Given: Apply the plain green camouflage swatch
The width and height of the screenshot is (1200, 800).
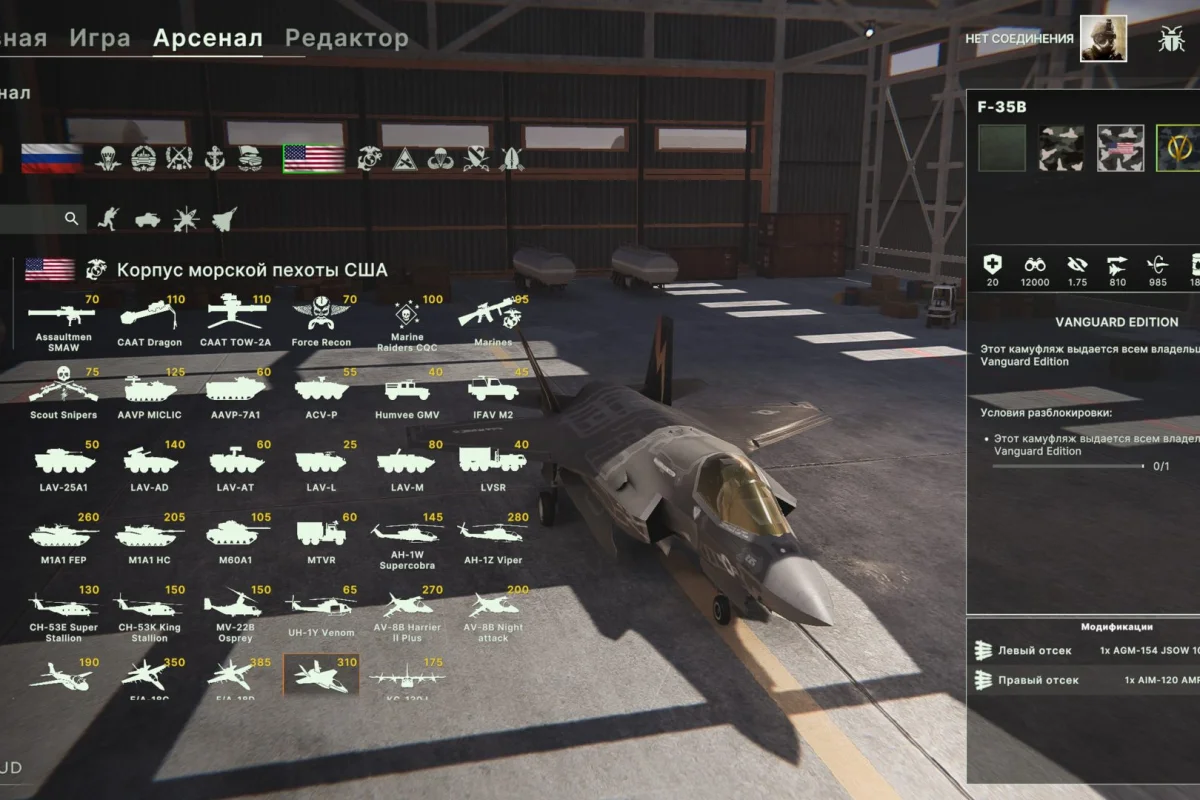Looking at the screenshot, I should [x=1002, y=148].
